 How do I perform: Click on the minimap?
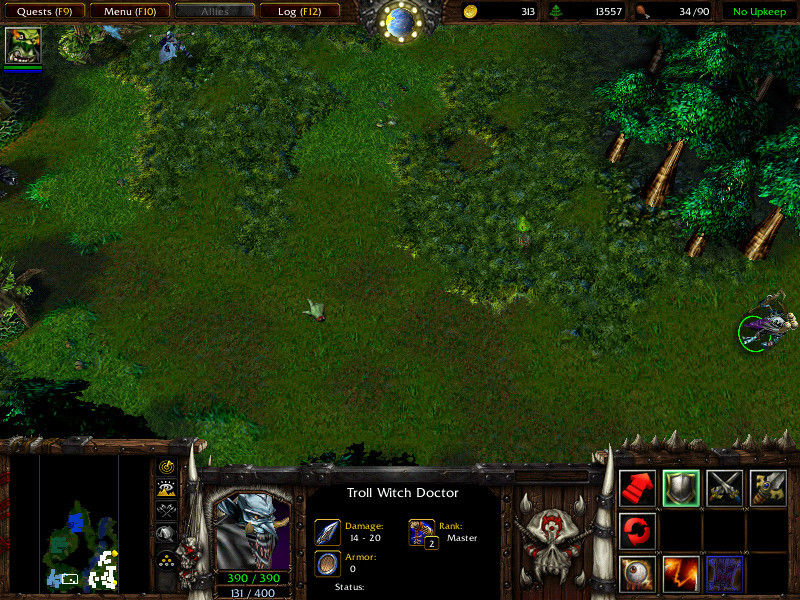(79, 520)
